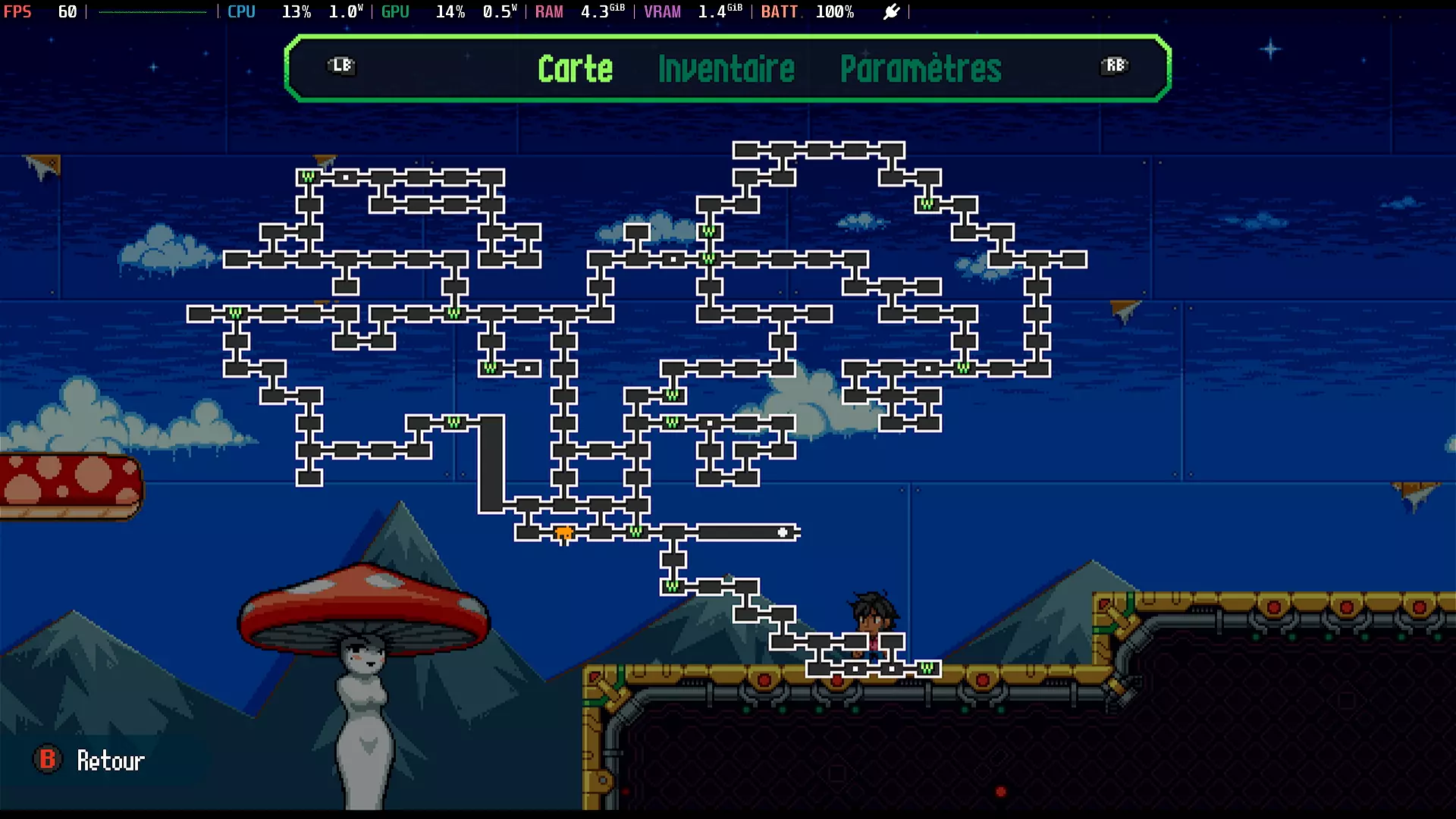Click the BATT 100% battery readout
Image resolution: width=1456 pixels, height=819 pixels.
pos(808,11)
